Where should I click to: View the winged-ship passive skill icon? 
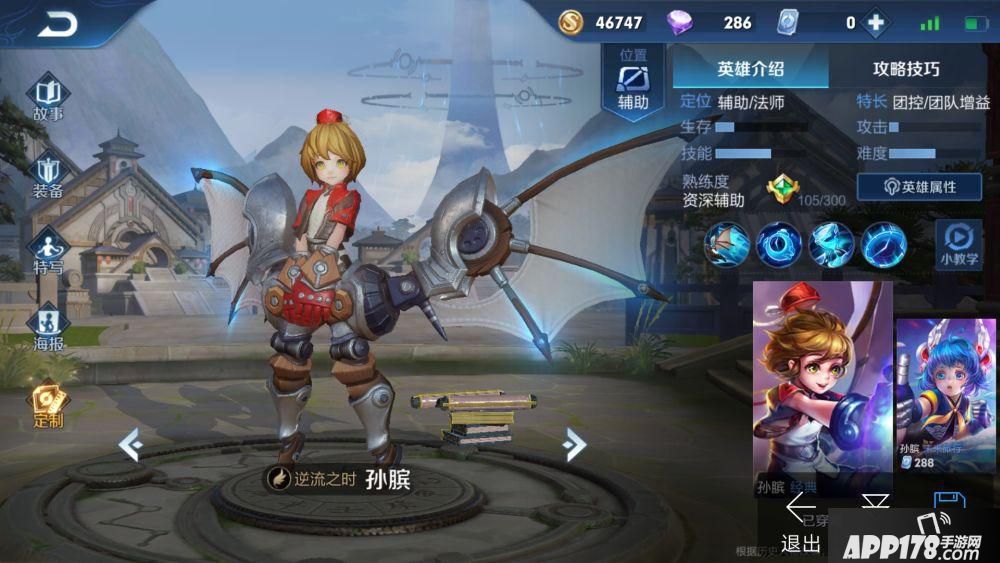727,244
